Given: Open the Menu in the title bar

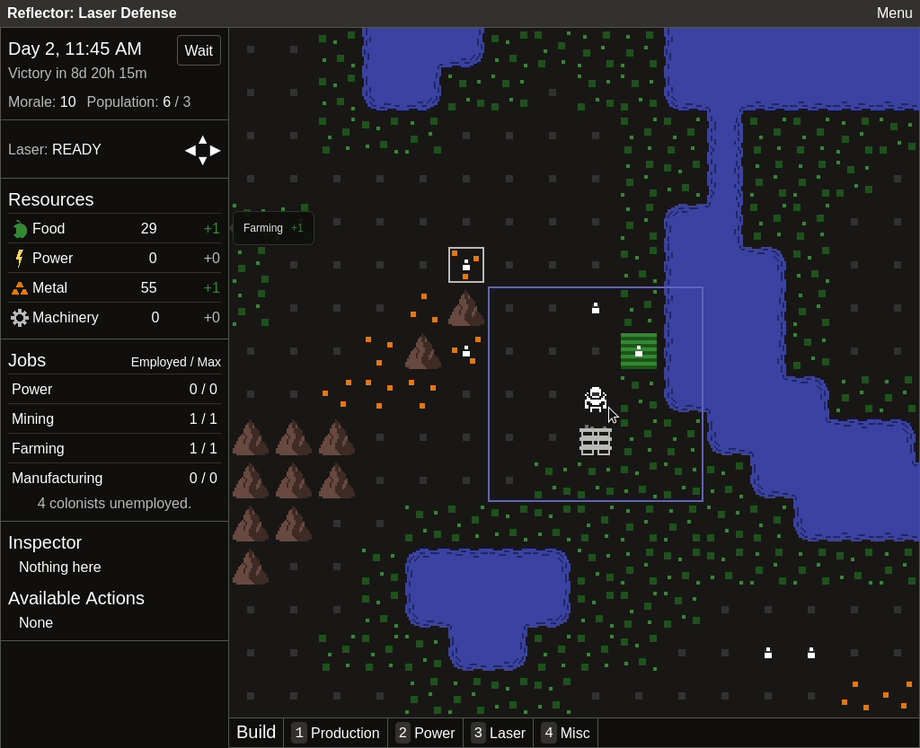Looking at the screenshot, I should coord(894,13).
